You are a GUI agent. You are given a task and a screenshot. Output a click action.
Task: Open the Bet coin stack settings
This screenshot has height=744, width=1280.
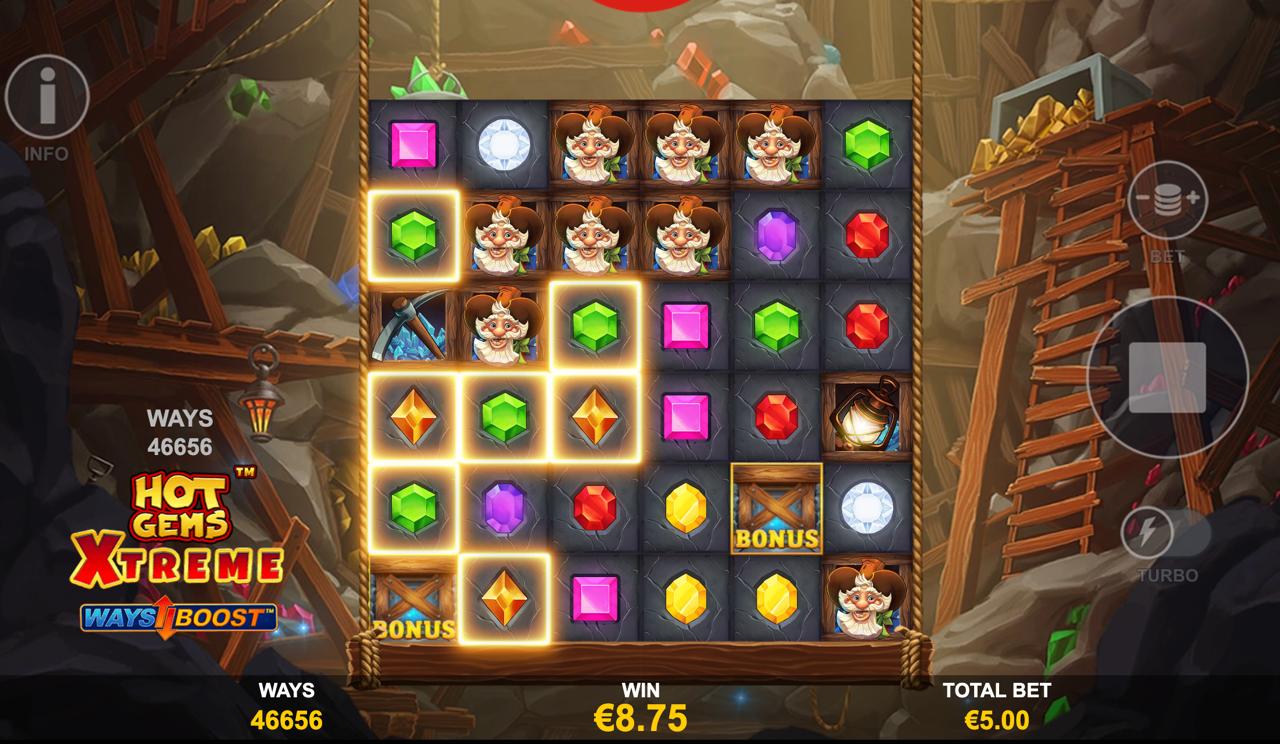[x=1167, y=200]
